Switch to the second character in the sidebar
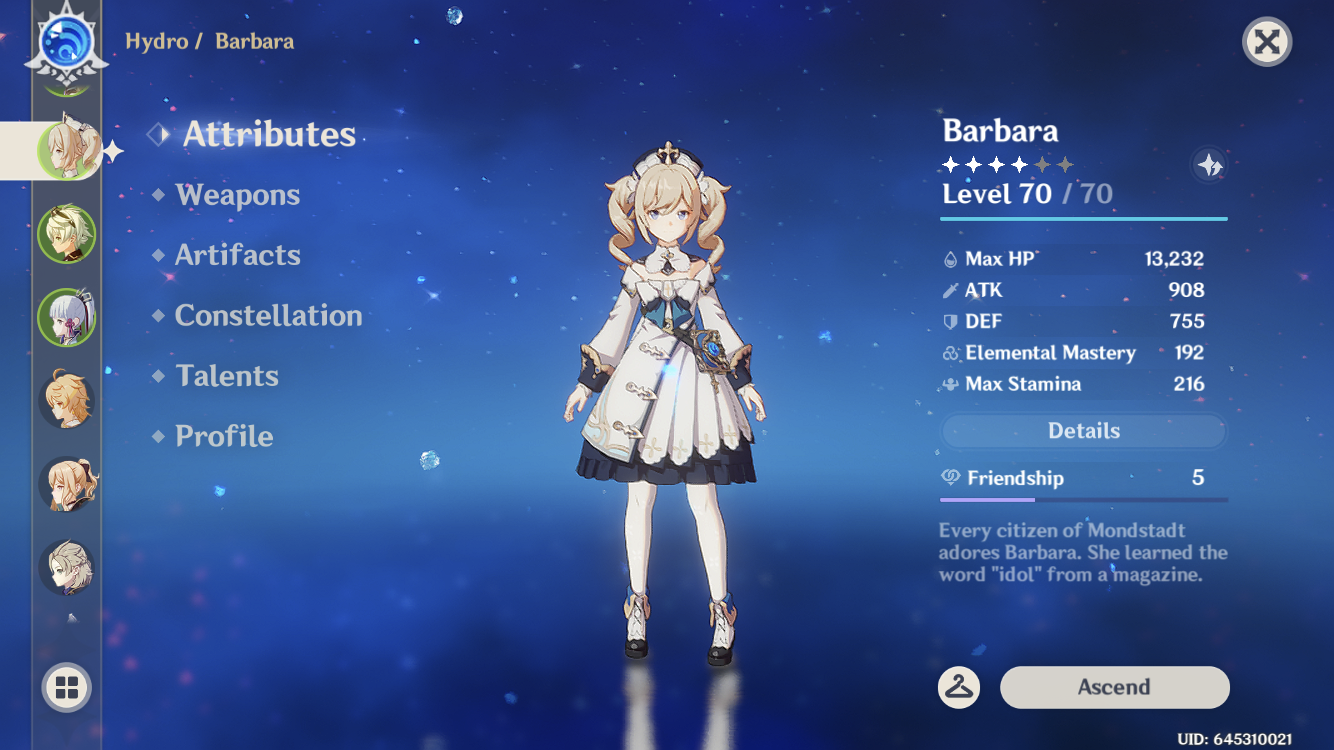1334x750 pixels. (x=66, y=234)
